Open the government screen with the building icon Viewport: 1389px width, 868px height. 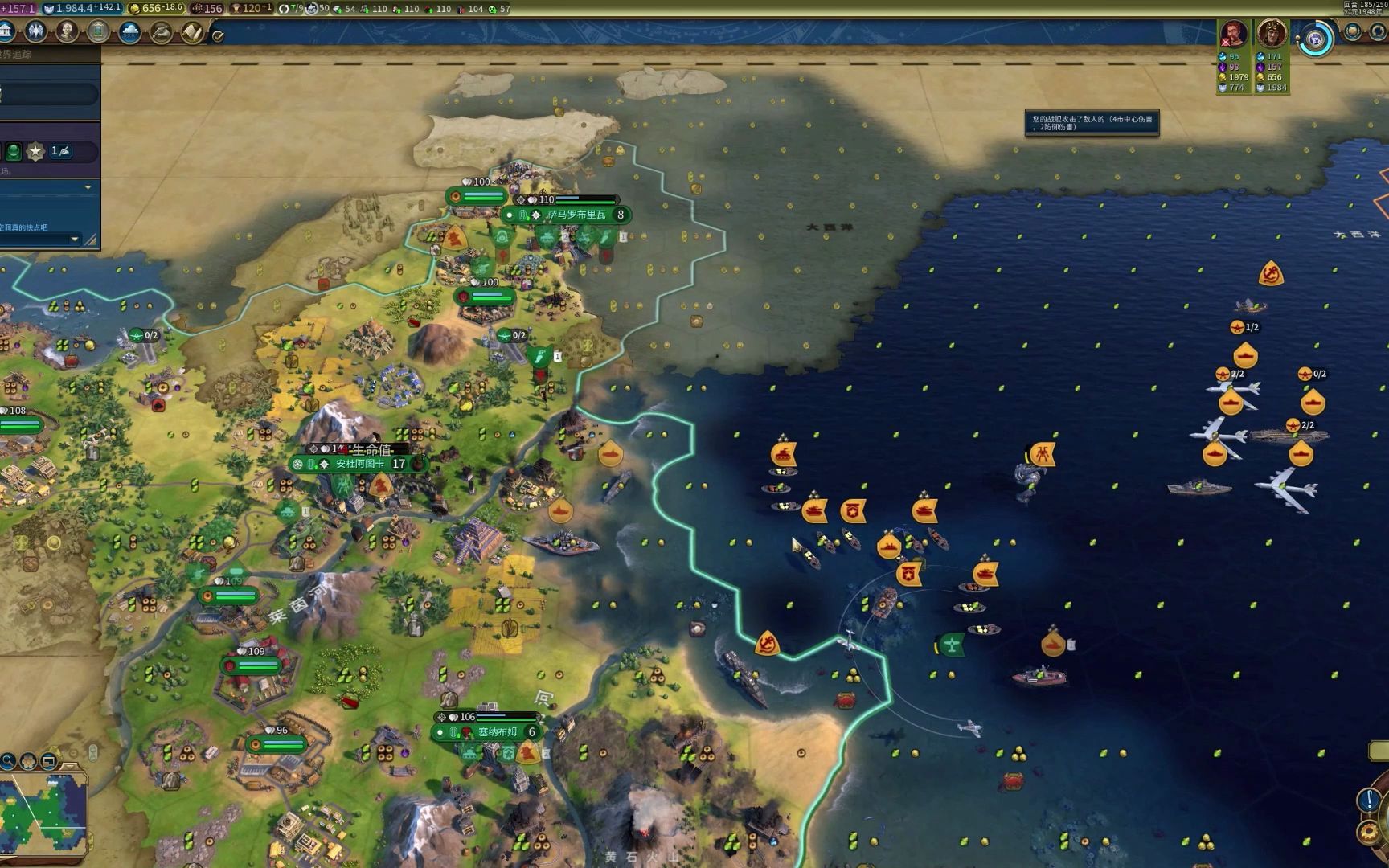coord(6,31)
